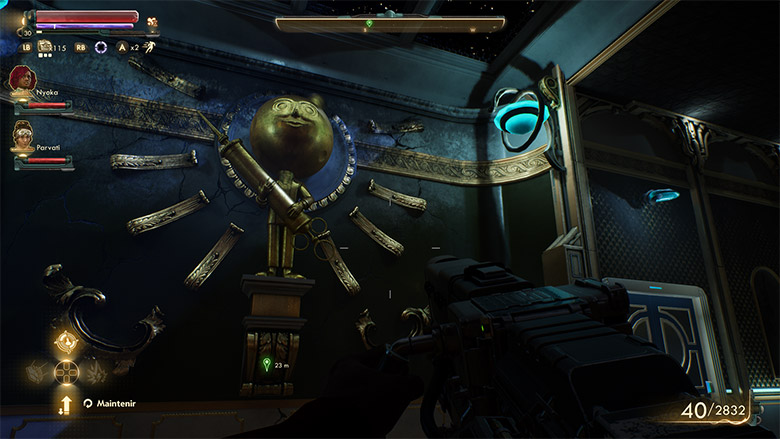Click the status effect icon beside health bar
This screenshot has height=439, width=780.
tap(152, 21)
